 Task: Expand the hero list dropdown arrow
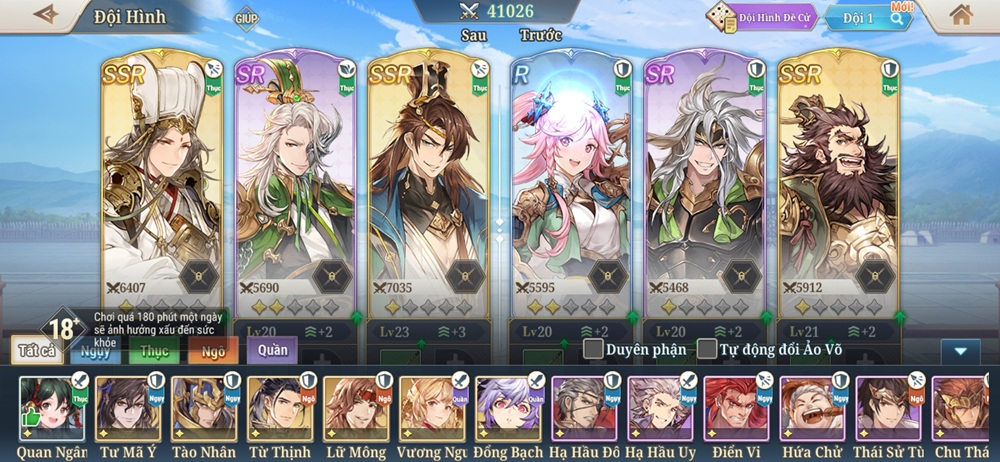tap(960, 351)
